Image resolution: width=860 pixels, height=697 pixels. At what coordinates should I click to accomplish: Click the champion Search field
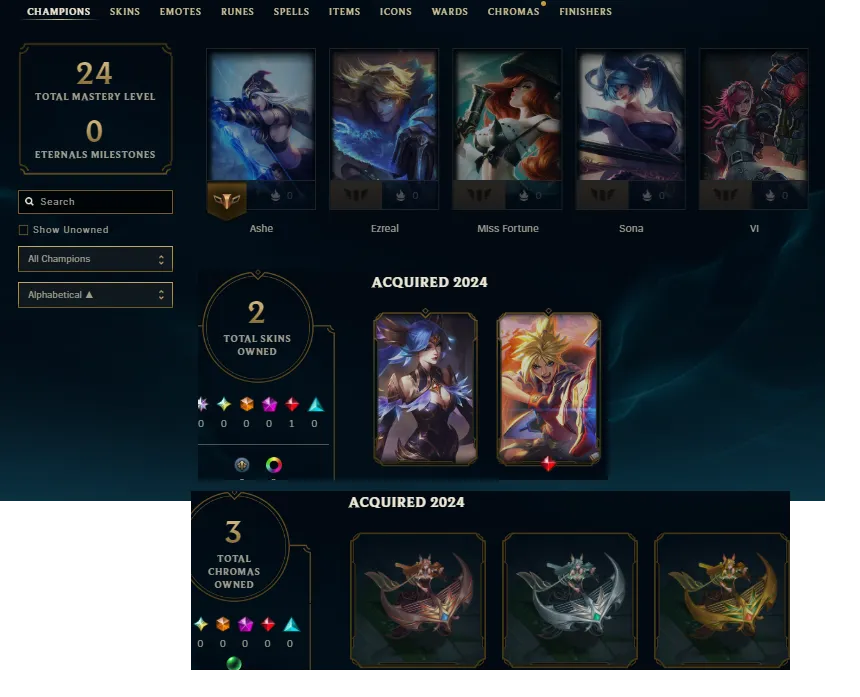[x=102, y=202]
